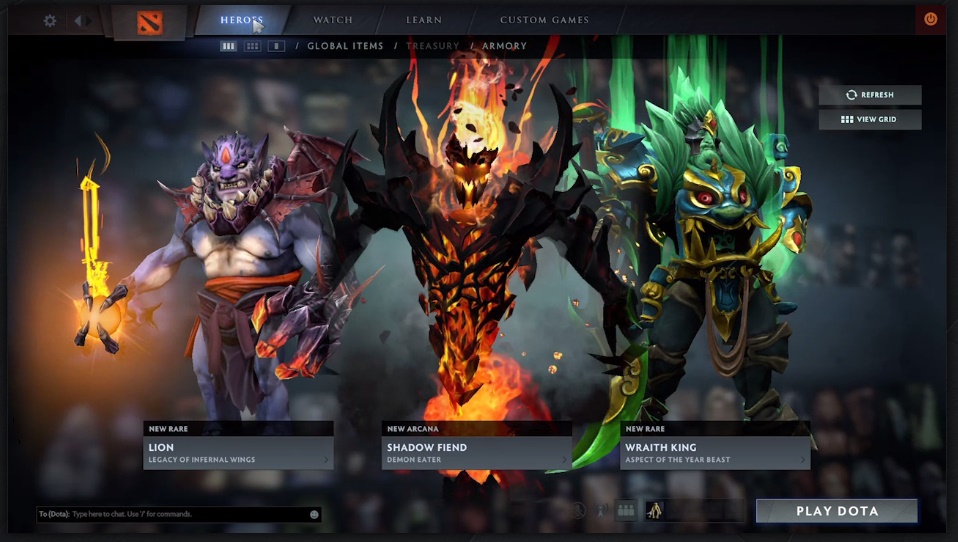
Task: Open the settings gear menu
Action: [x=49, y=20]
